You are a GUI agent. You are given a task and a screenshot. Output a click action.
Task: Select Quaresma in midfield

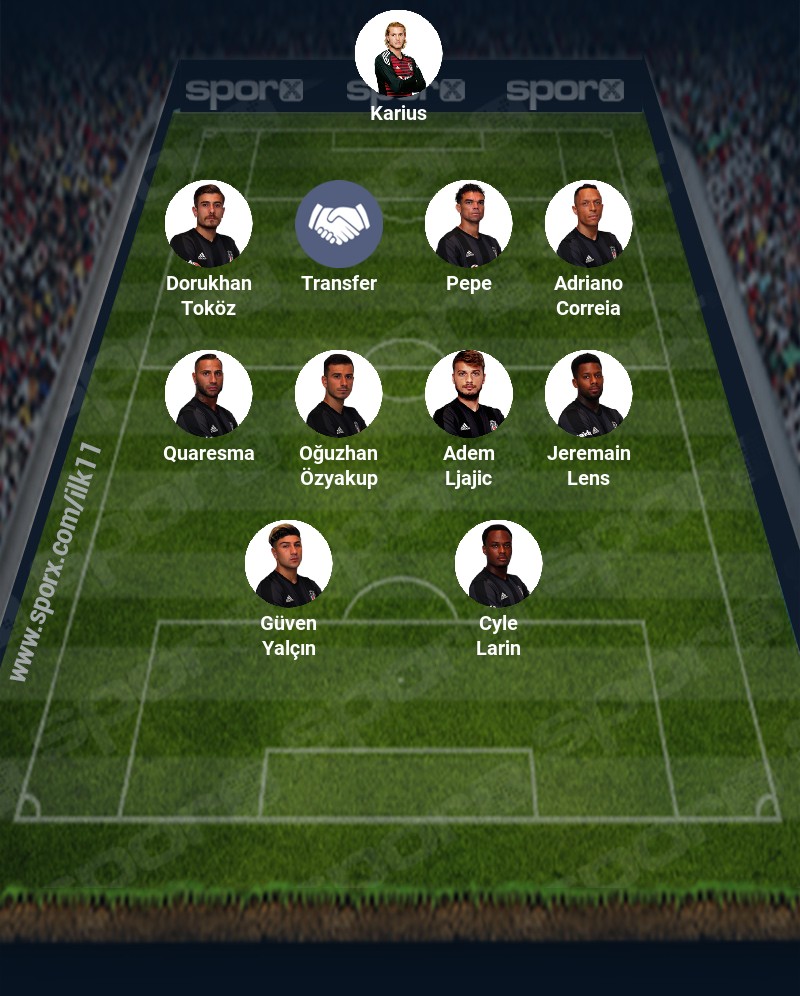click(x=208, y=394)
